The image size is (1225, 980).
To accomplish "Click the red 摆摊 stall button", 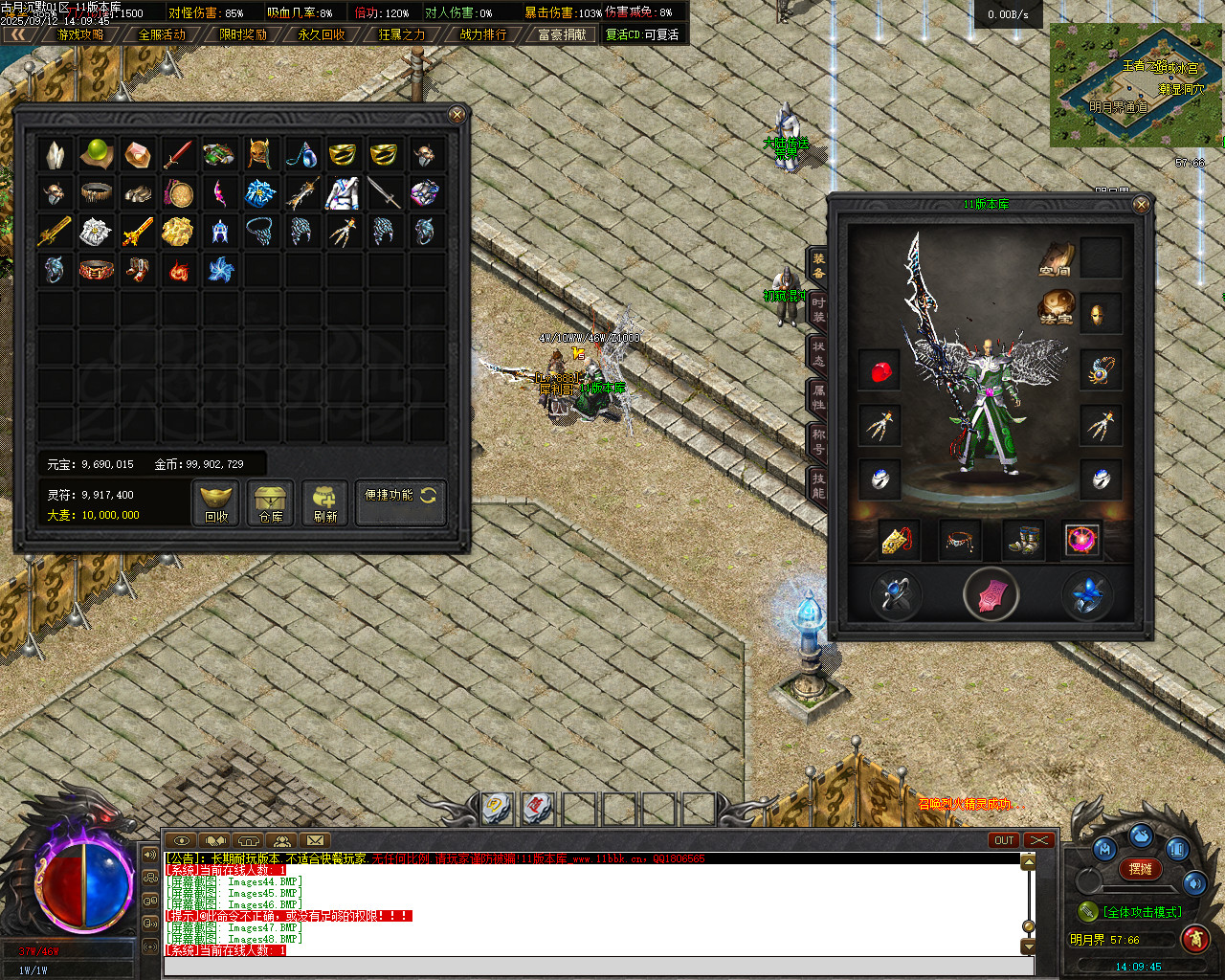I will [x=1140, y=869].
